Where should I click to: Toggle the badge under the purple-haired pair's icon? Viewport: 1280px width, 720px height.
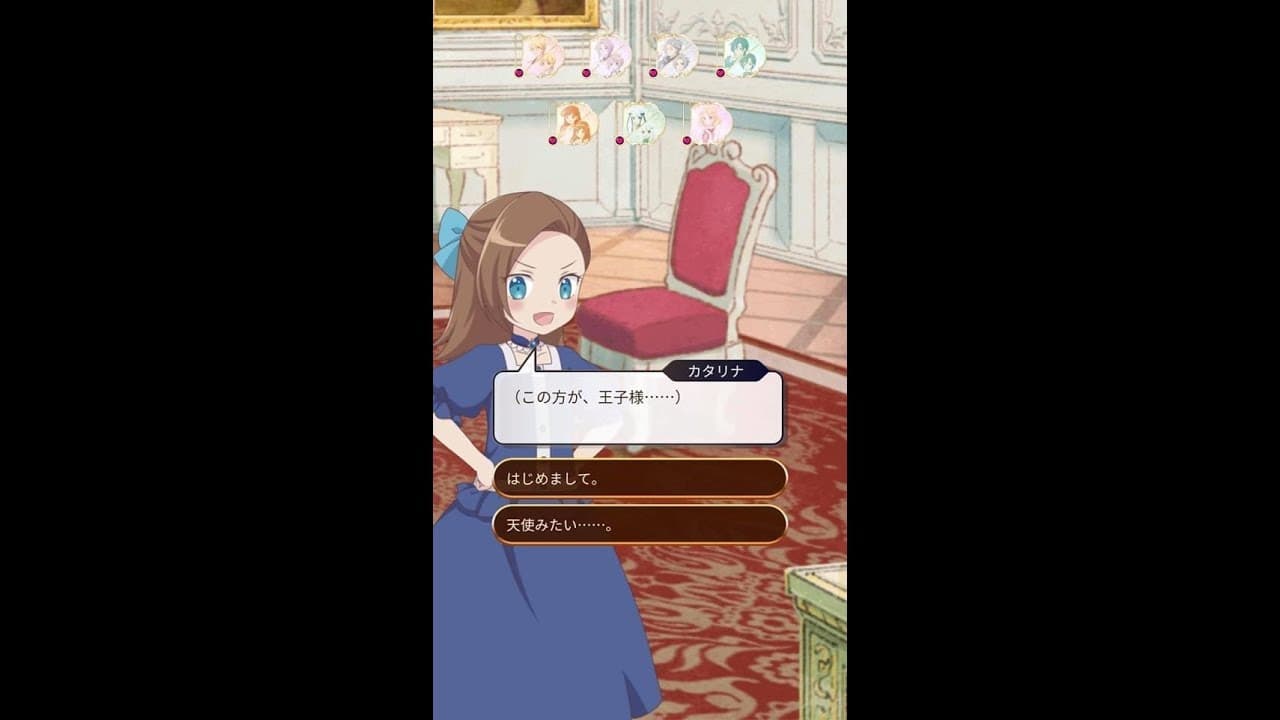click(x=586, y=73)
